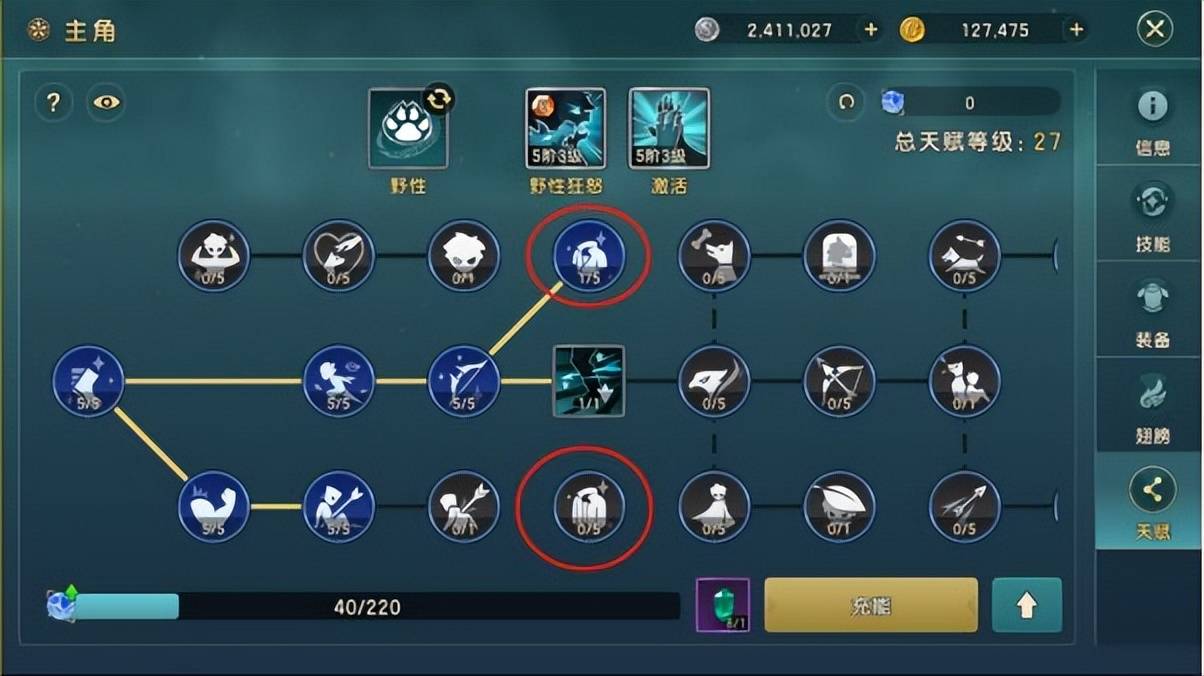The width and height of the screenshot is (1204, 676).
Task: Switch to the 翅膀 wings tab
Action: [1152, 406]
